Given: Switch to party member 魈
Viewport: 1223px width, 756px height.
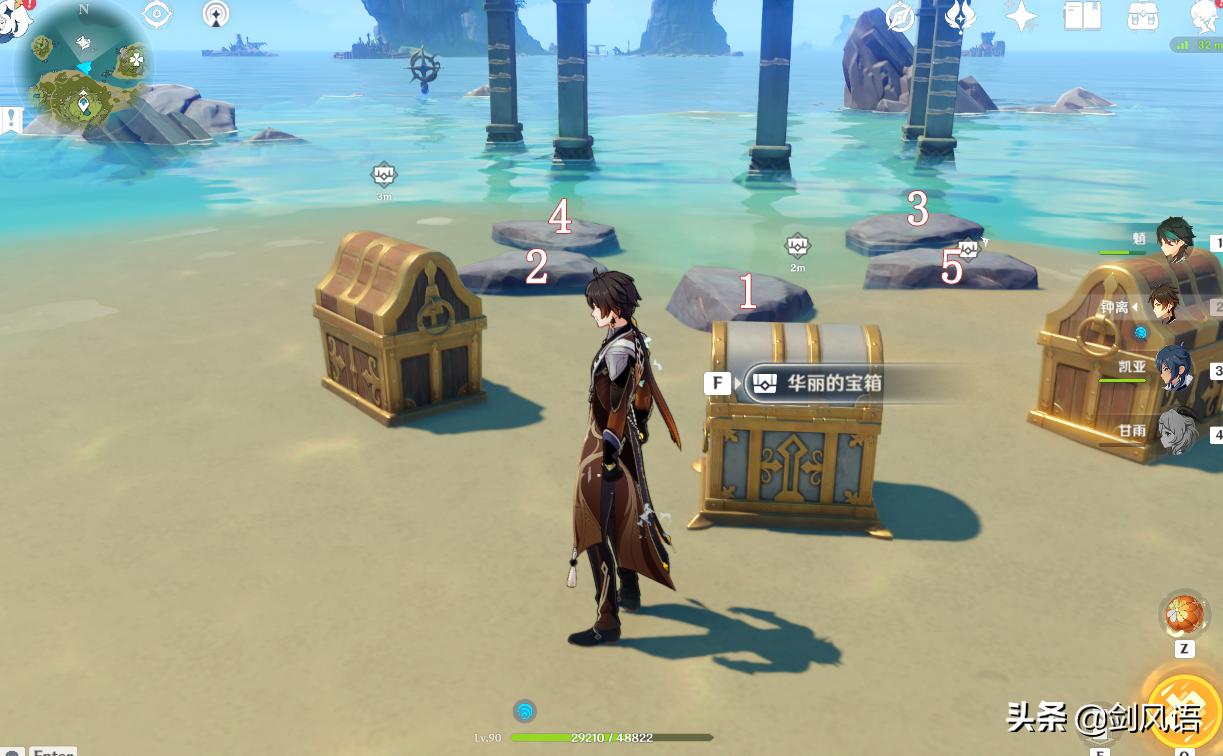Looking at the screenshot, I should pos(1174,241).
